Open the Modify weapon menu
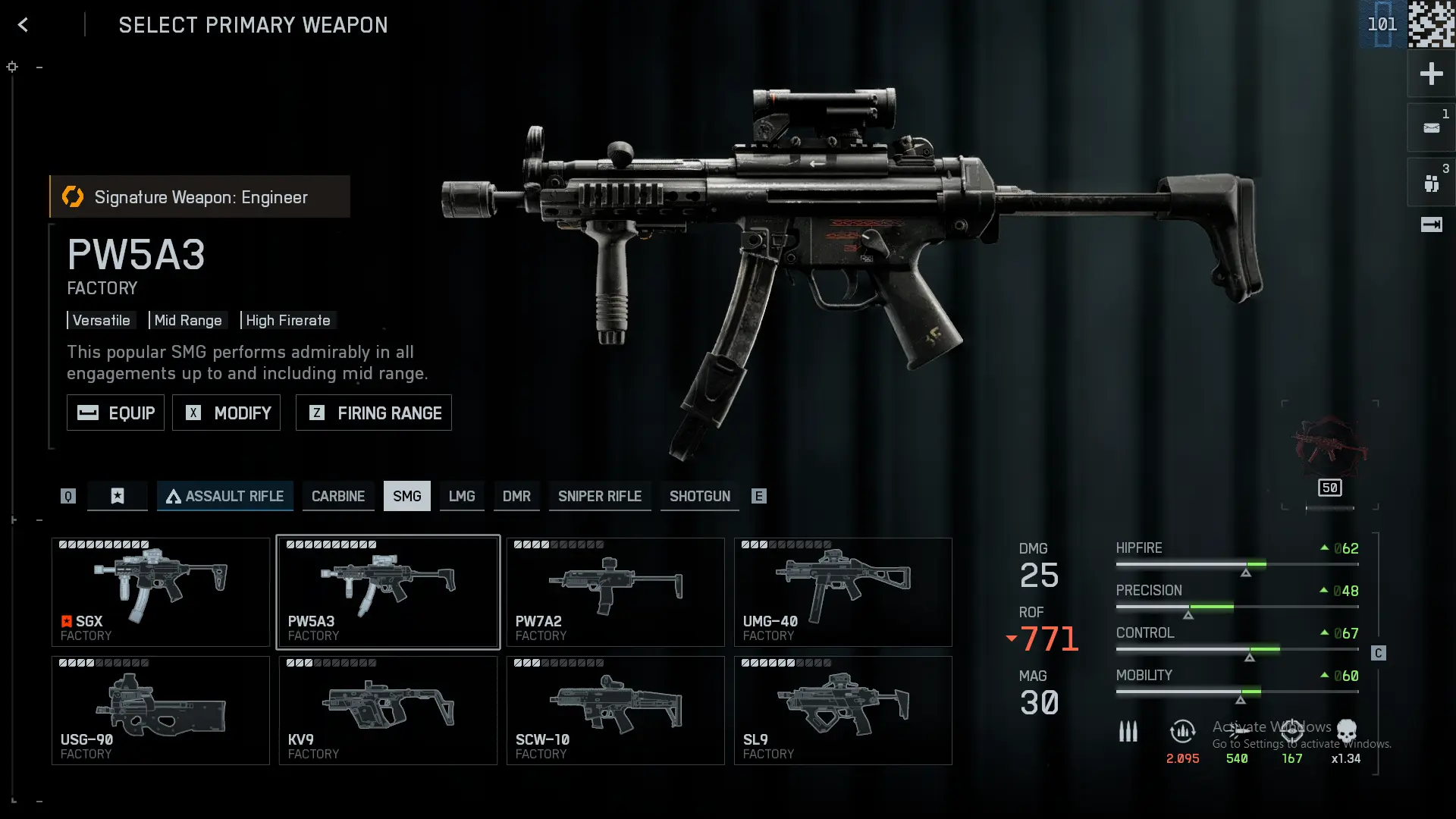 click(226, 413)
